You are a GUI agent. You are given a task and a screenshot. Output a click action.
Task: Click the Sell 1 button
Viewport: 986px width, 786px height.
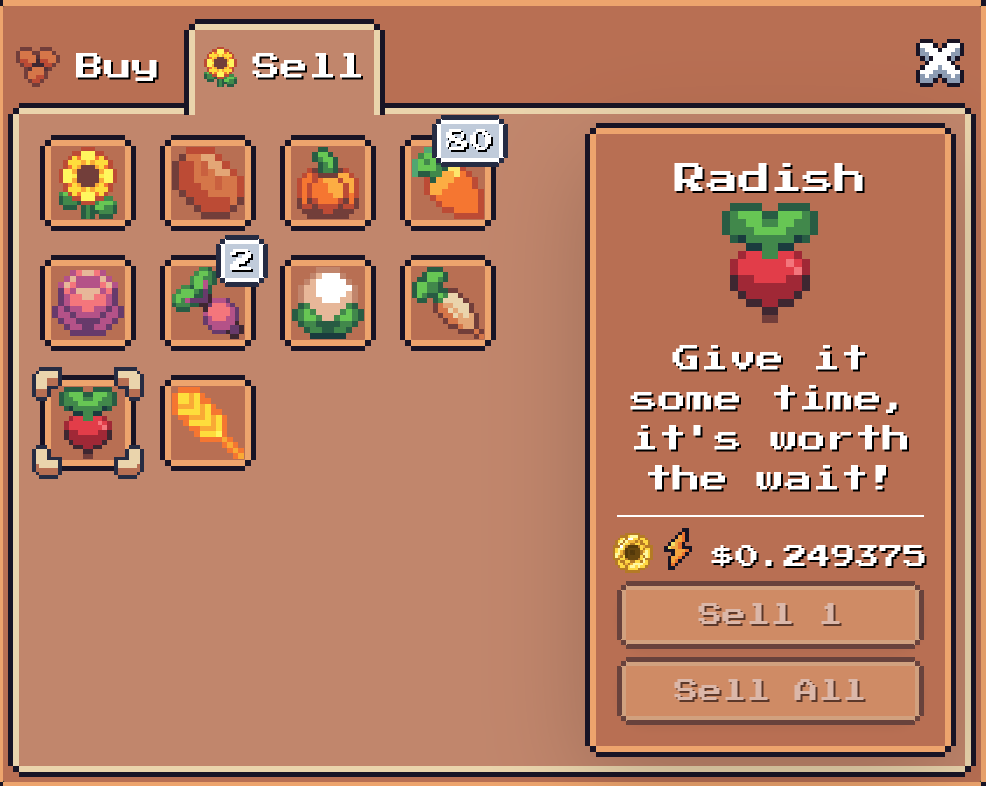[x=769, y=614]
